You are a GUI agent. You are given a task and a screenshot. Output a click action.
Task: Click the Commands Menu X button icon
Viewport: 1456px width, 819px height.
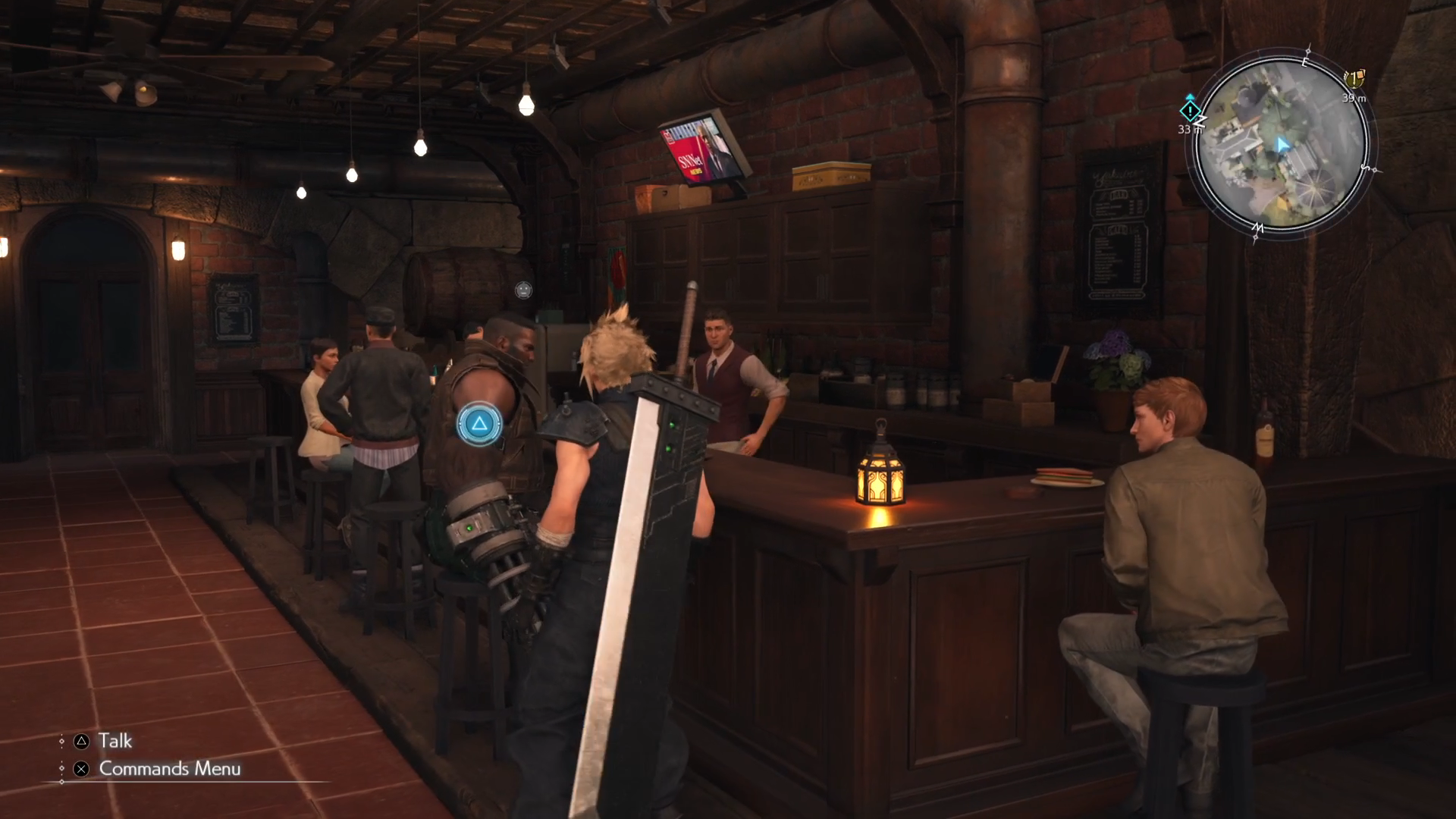[x=81, y=769]
